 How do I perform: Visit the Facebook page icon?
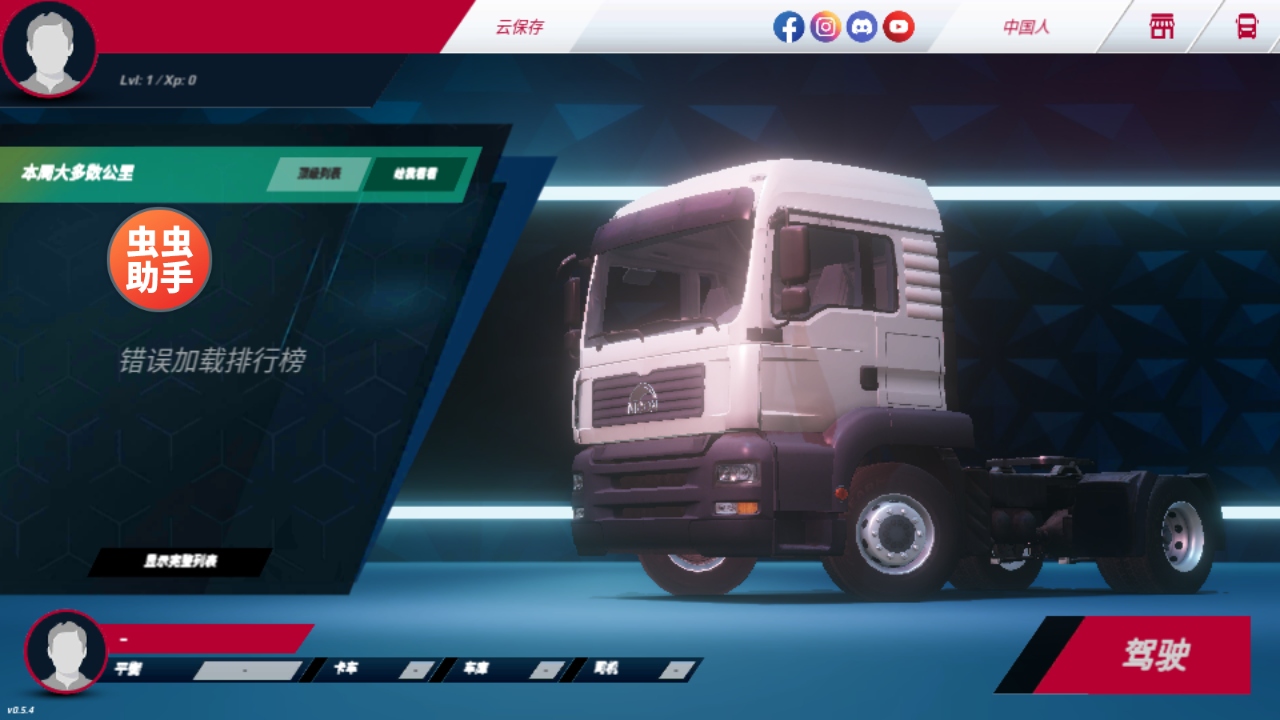[788, 27]
